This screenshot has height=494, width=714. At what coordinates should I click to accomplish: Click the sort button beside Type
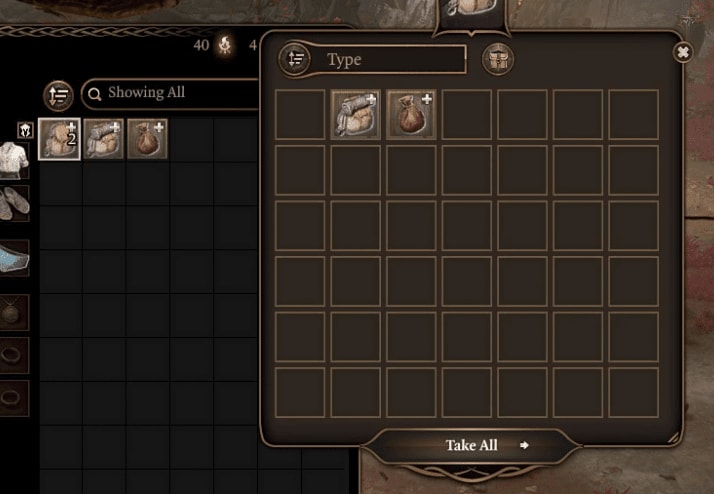pyautogui.click(x=295, y=59)
